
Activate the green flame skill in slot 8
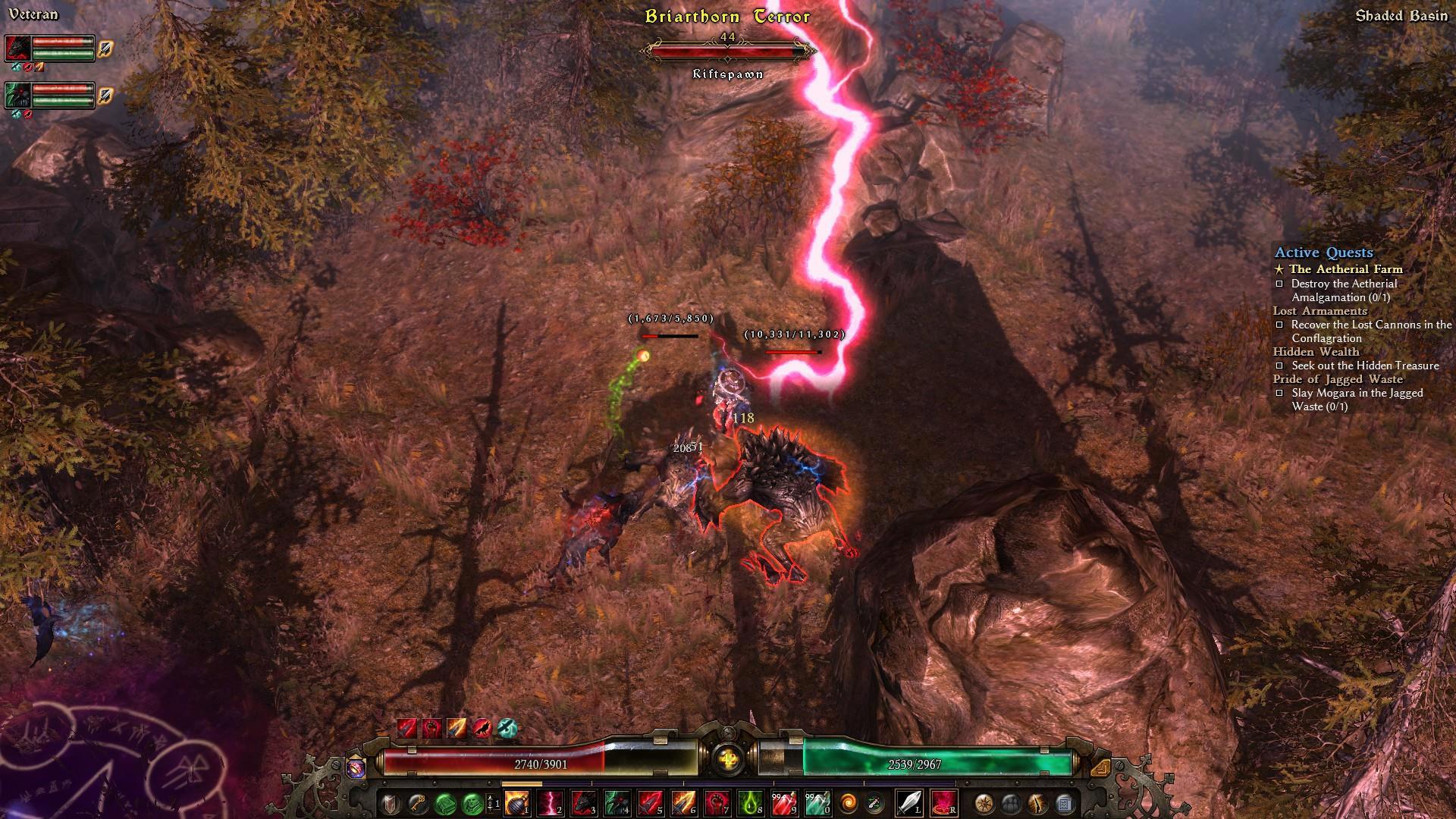click(750, 802)
